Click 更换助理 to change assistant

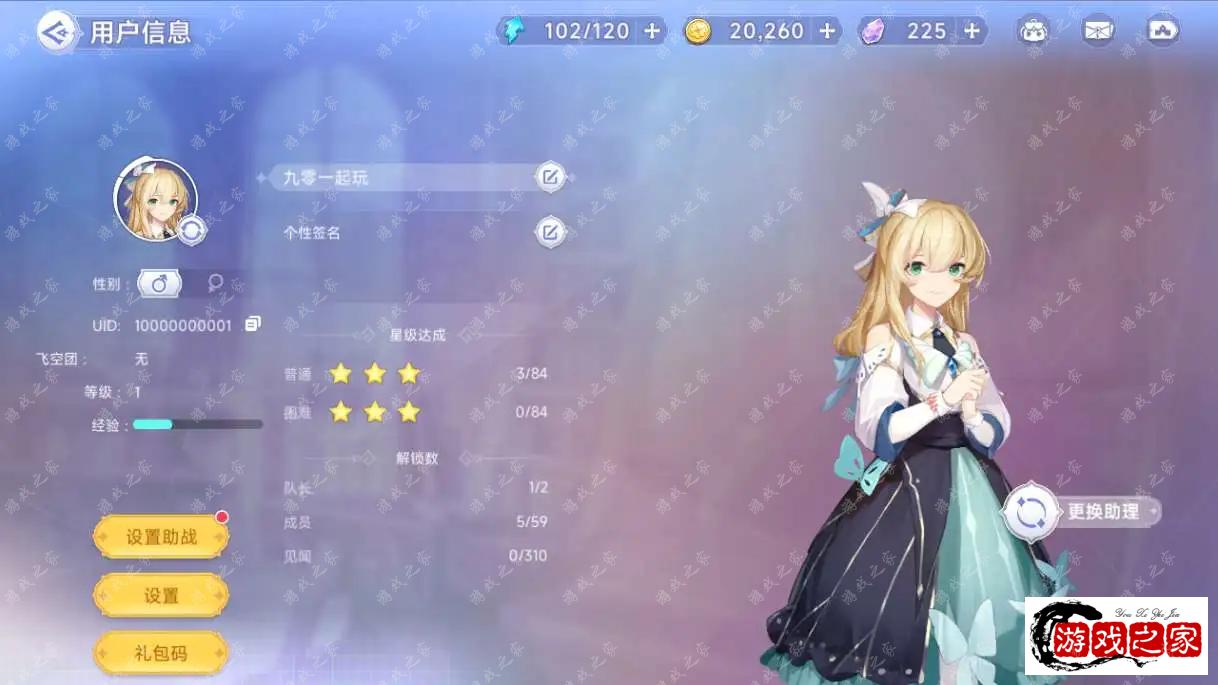[1083, 512]
